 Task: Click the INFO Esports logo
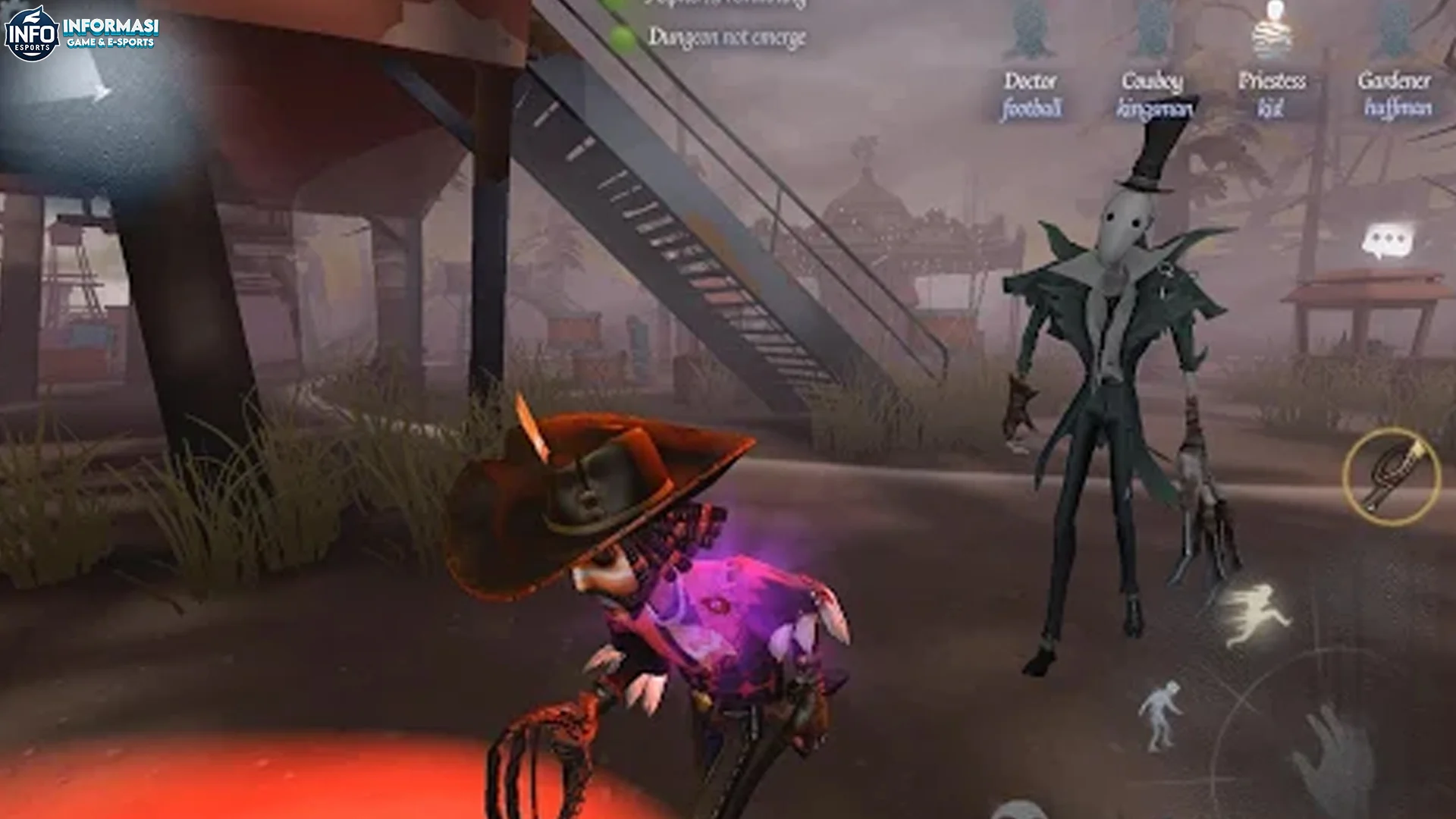(30, 30)
